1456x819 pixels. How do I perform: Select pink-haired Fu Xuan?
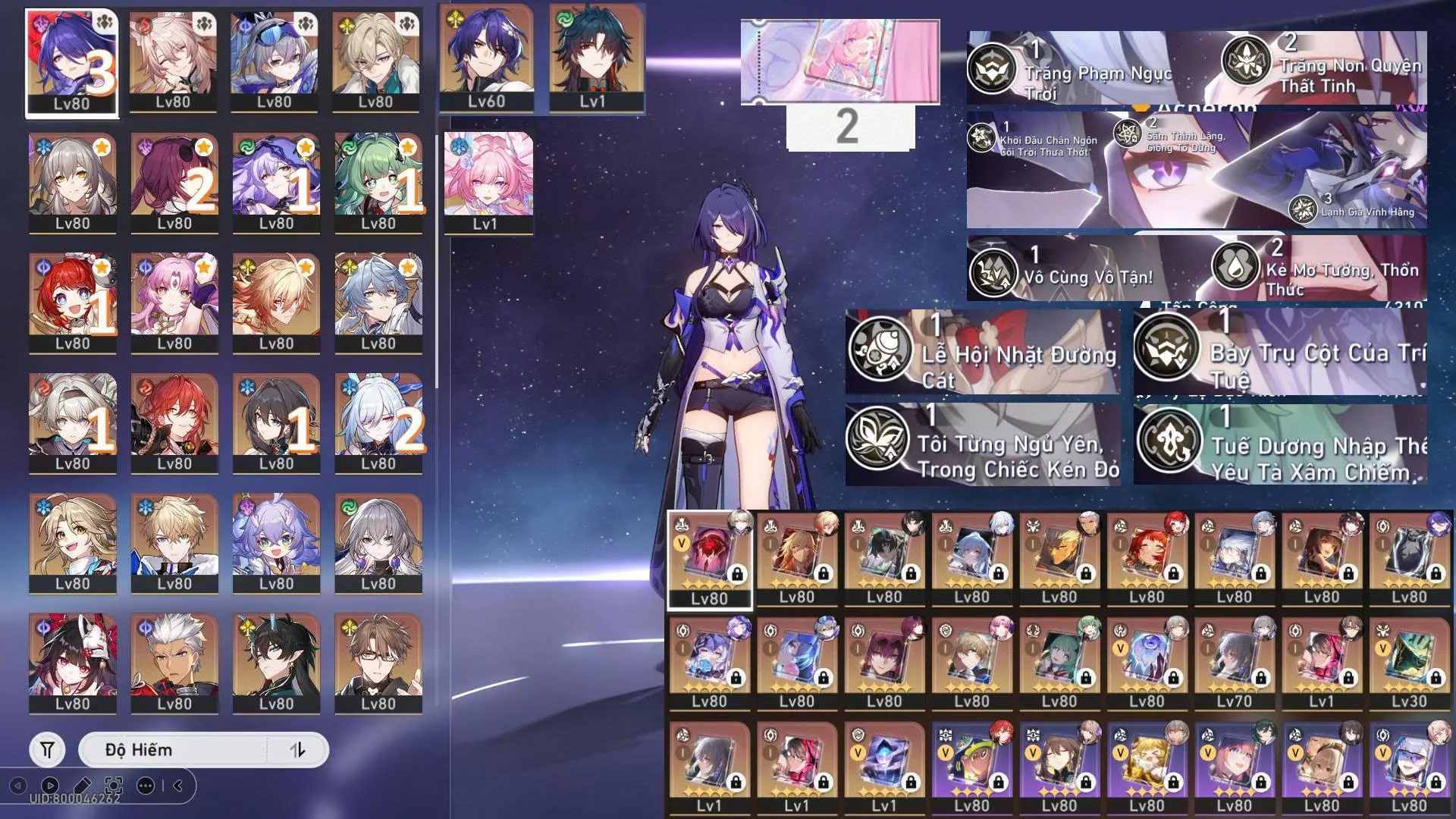tap(174, 302)
